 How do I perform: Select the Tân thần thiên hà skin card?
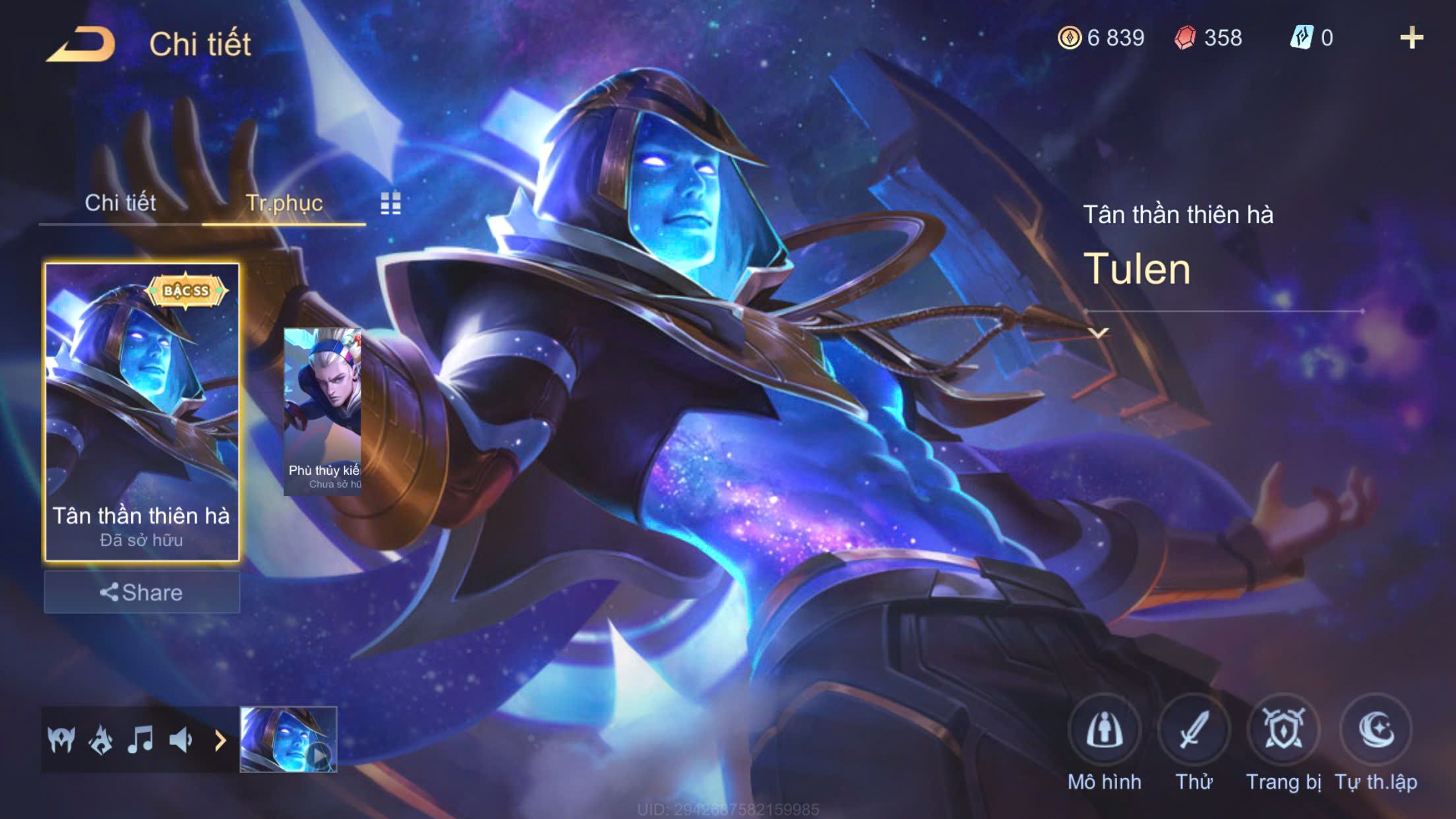point(141,411)
